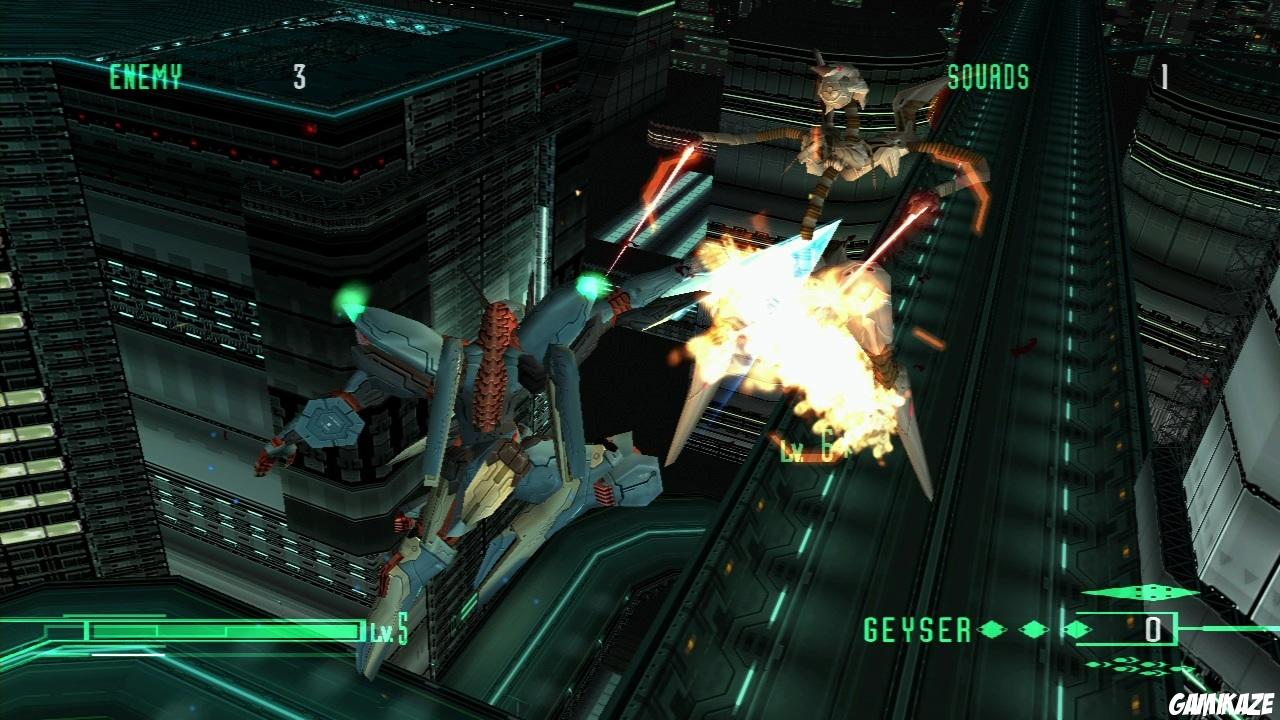Click the GEYSER counter showing zero
This screenshot has width=1280, height=720.
tap(1153, 628)
